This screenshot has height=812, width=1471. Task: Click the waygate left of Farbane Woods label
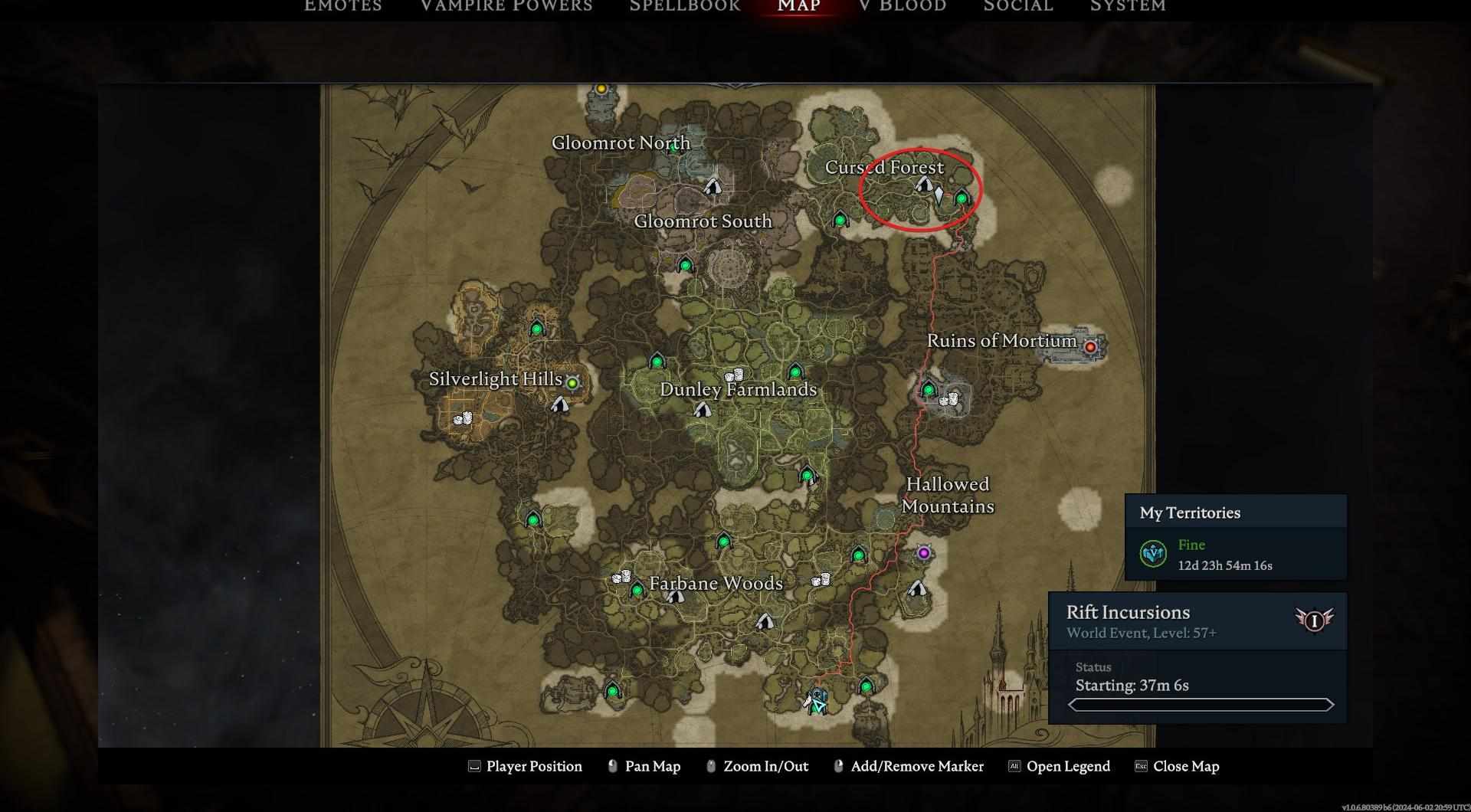[x=637, y=590]
